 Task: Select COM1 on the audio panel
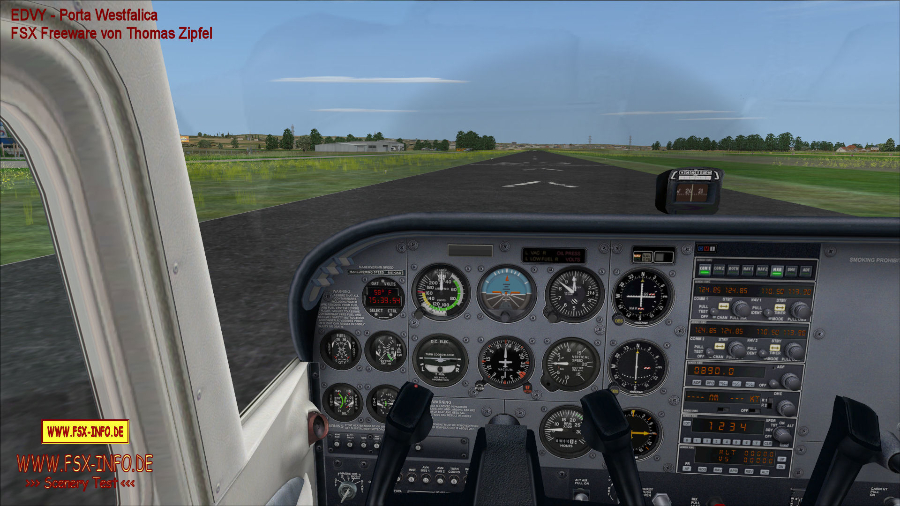(705, 269)
